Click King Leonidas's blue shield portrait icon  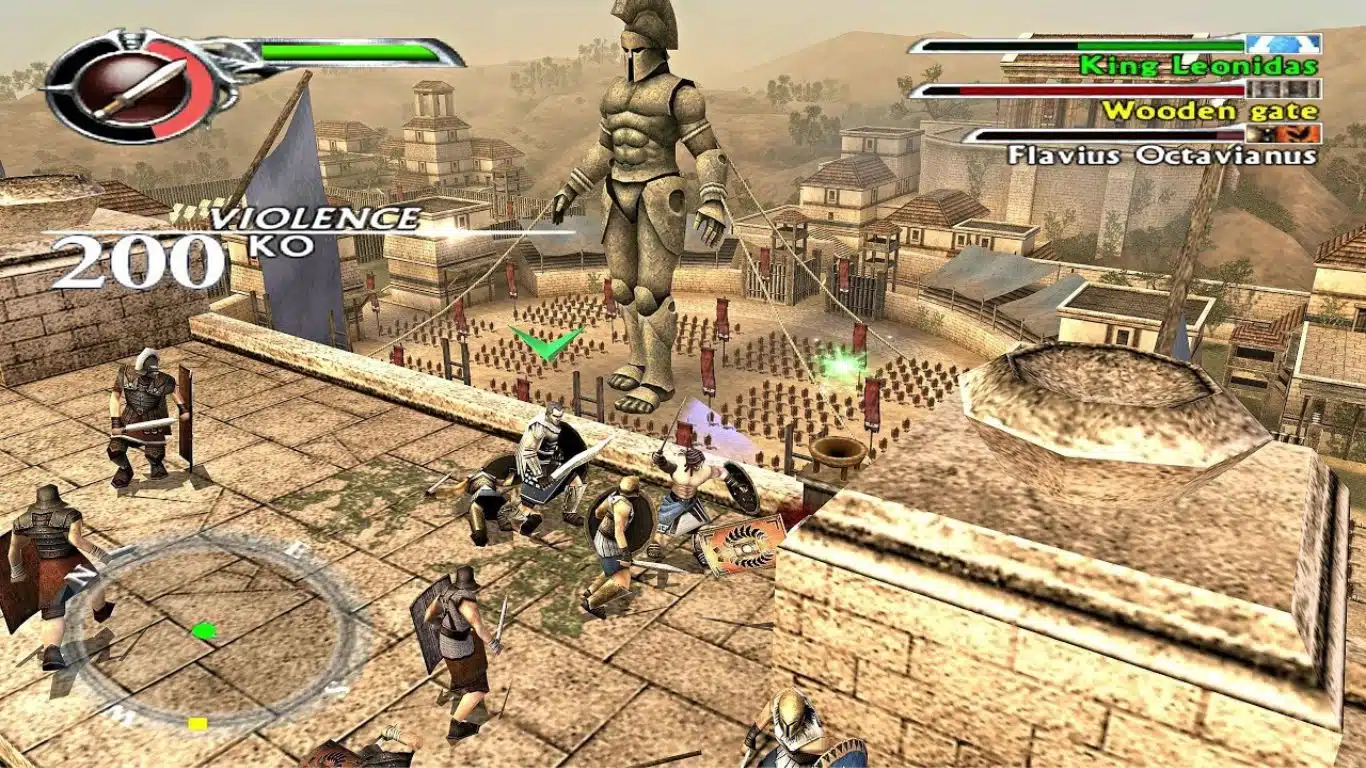[x=1285, y=43]
